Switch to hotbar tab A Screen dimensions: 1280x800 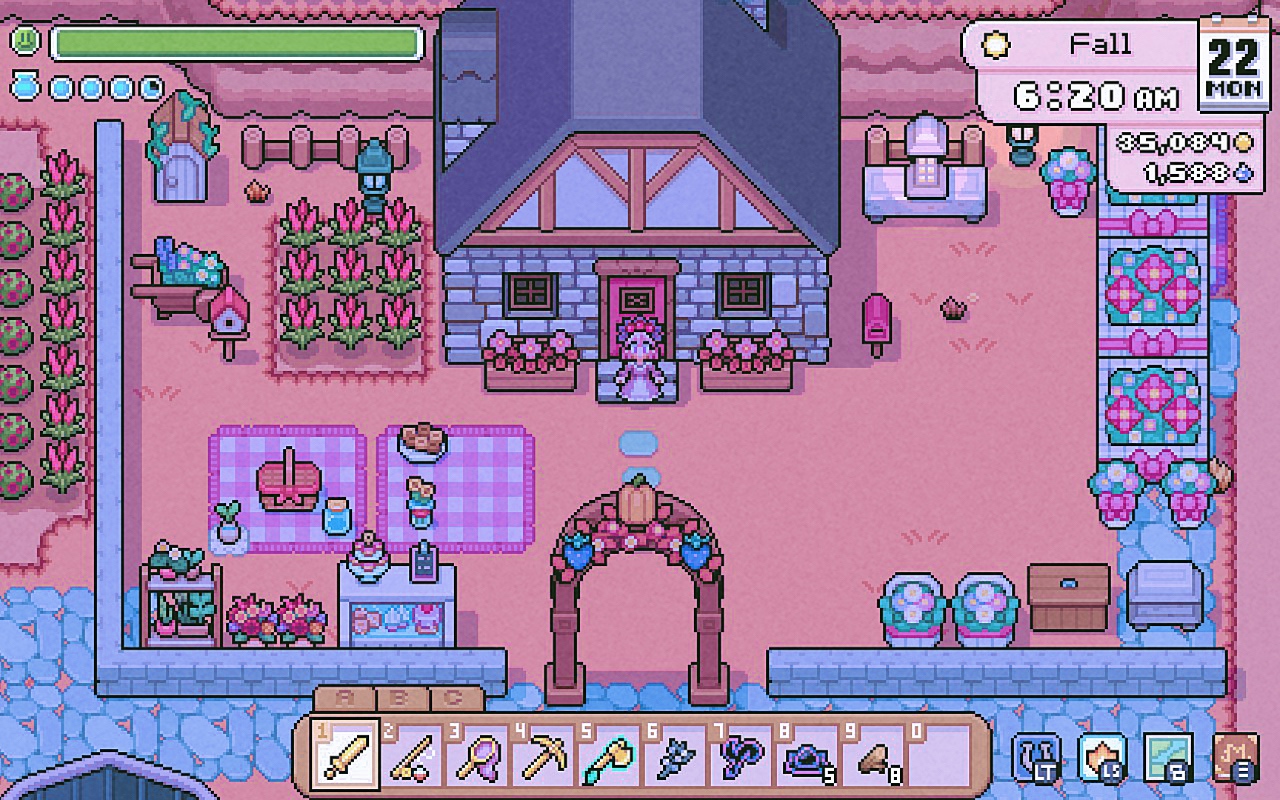[343, 699]
